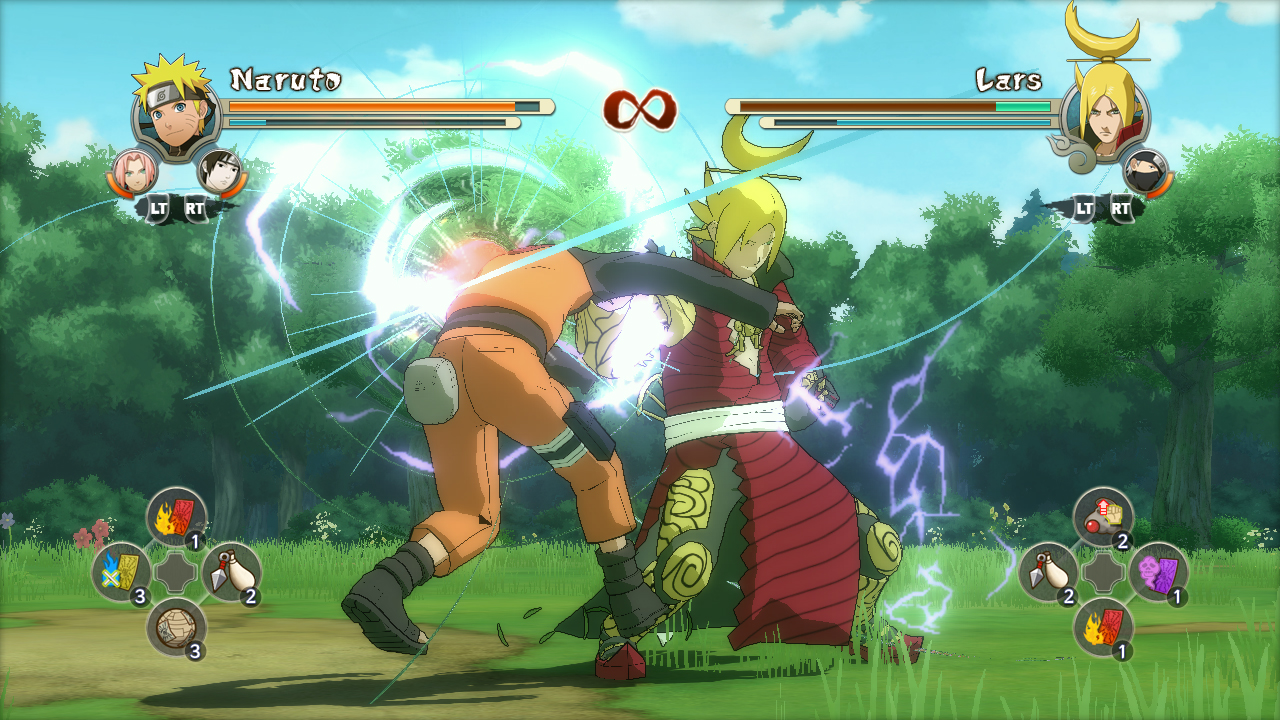The width and height of the screenshot is (1280, 720).
Task: Use Naruto's paper-wrapped ball item
Action: tap(176, 627)
